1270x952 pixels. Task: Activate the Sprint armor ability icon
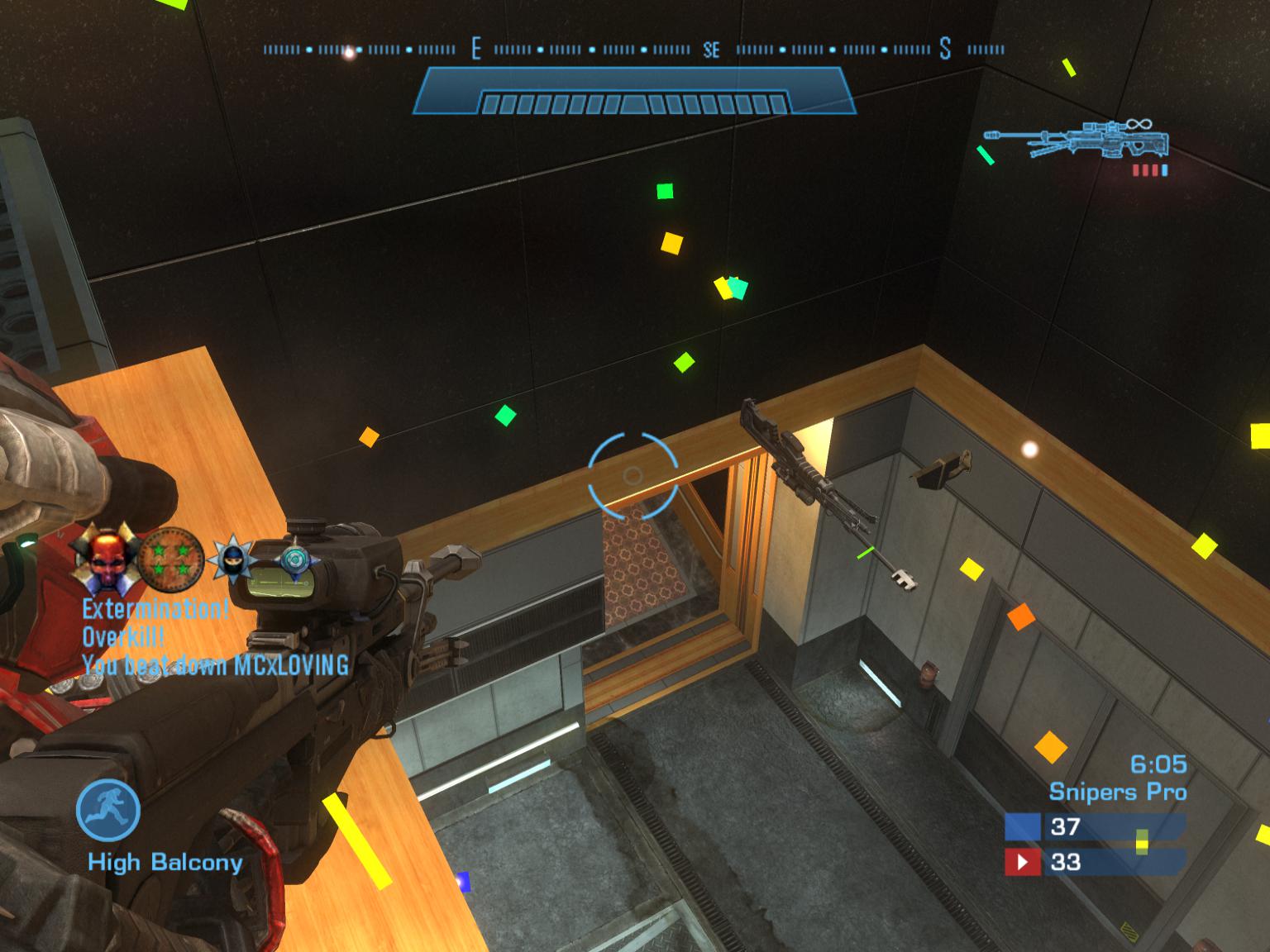[x=107, y=811]
